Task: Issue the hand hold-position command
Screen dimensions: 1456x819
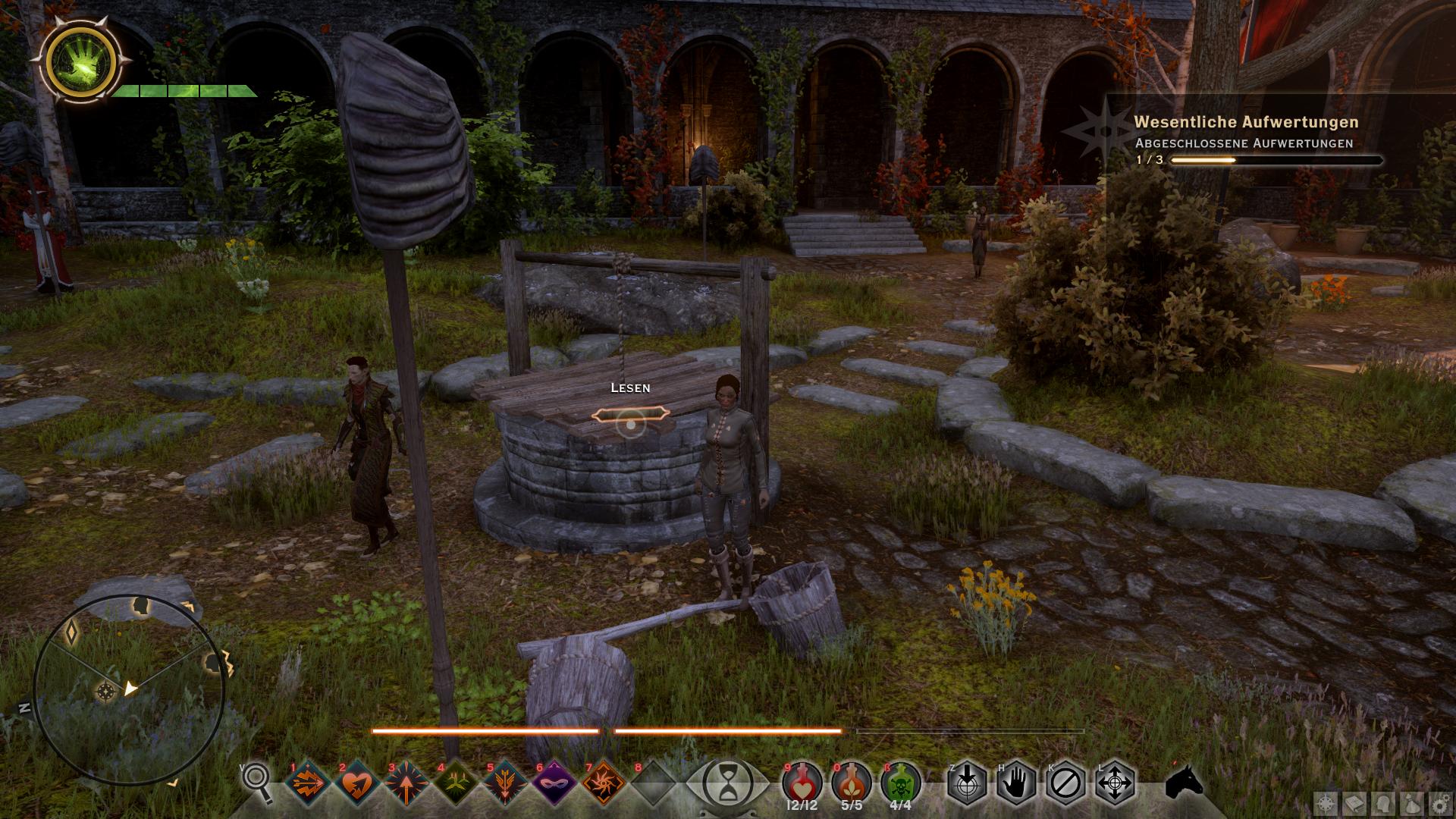Action: (1016, 783)
